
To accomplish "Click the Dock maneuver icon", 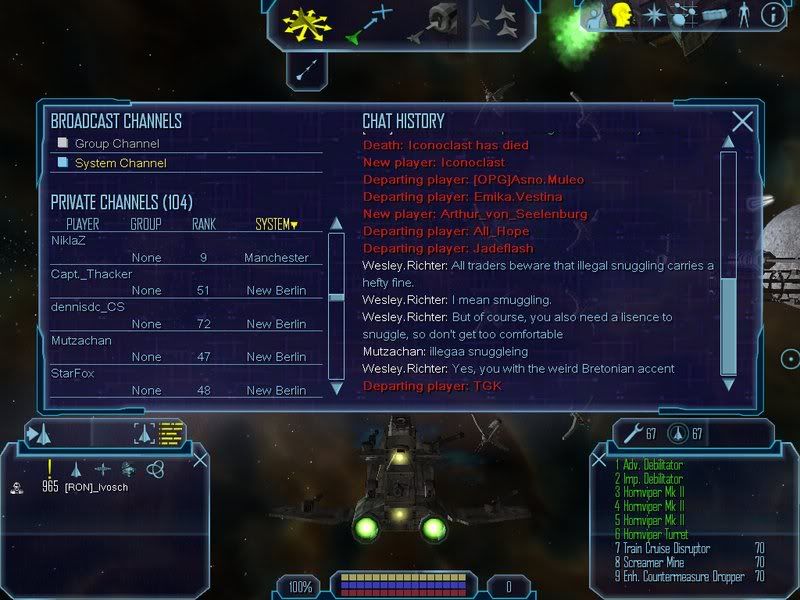I will click(437, 22).
